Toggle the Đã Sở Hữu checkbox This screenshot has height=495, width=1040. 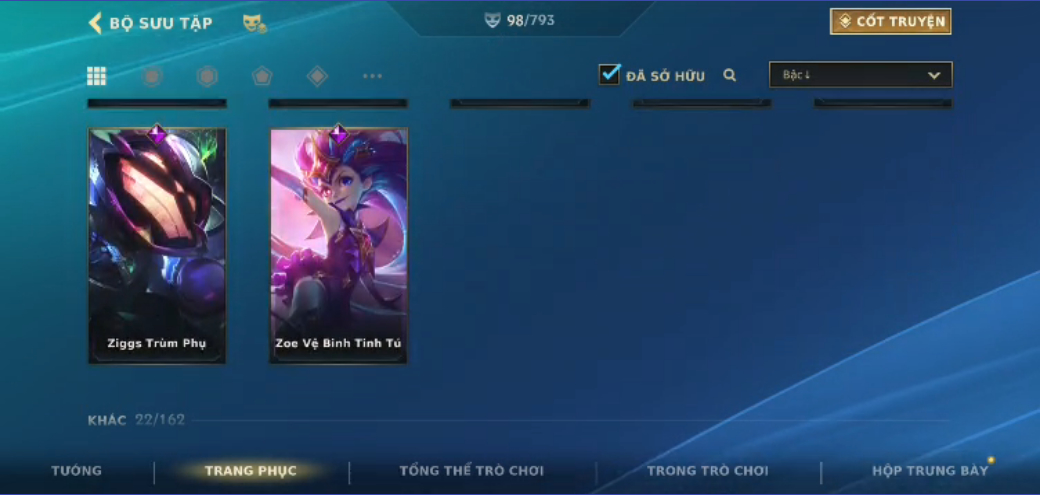(x=610, y=75)
